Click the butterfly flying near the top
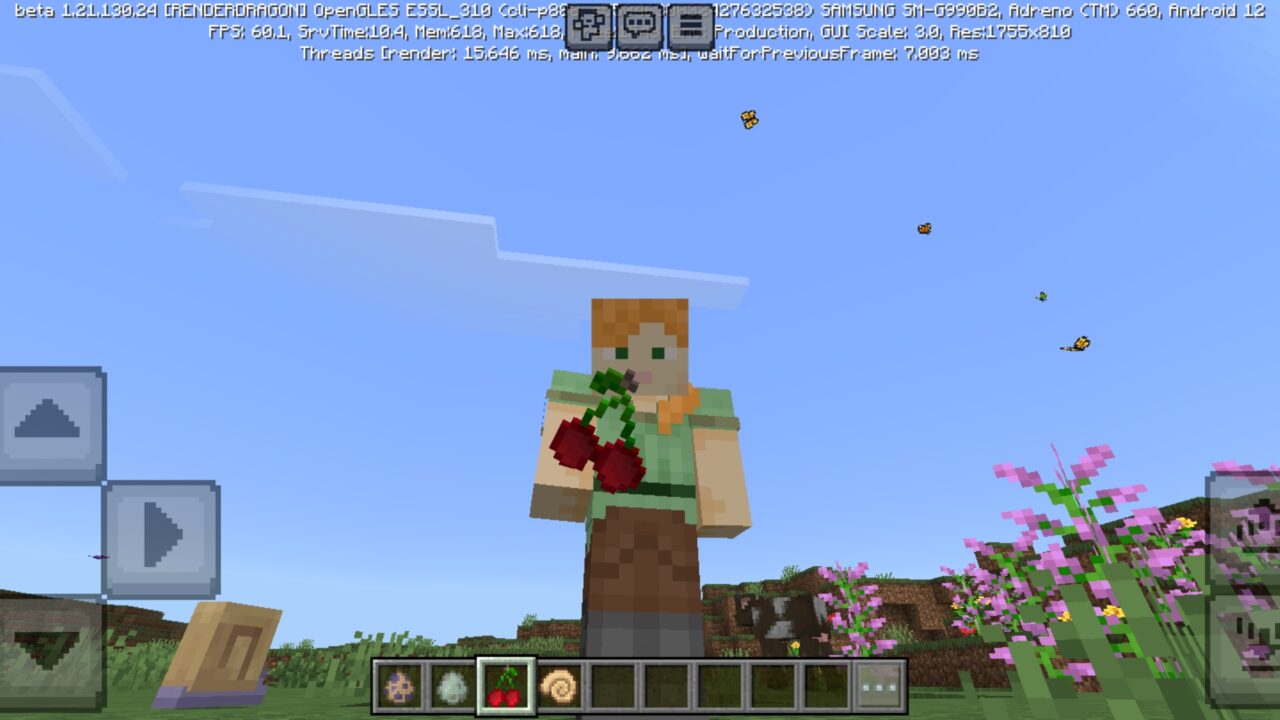This screenshot has height=720, width=1280. point(748,117)
